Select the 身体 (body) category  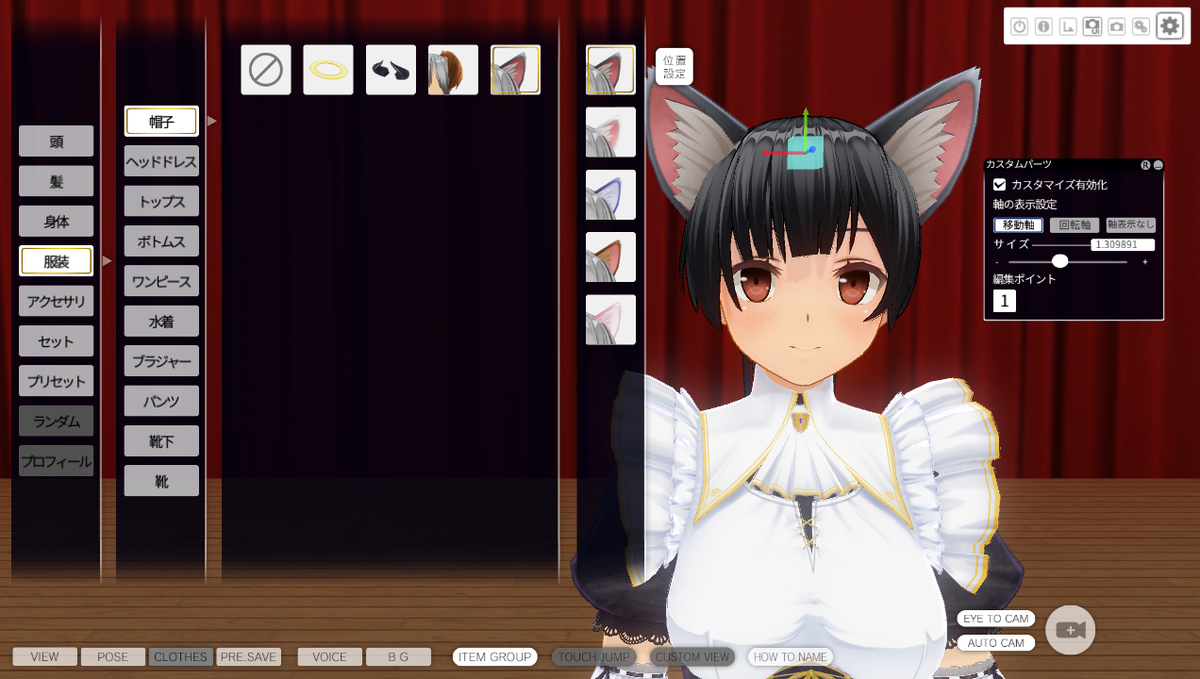[56, 221]
